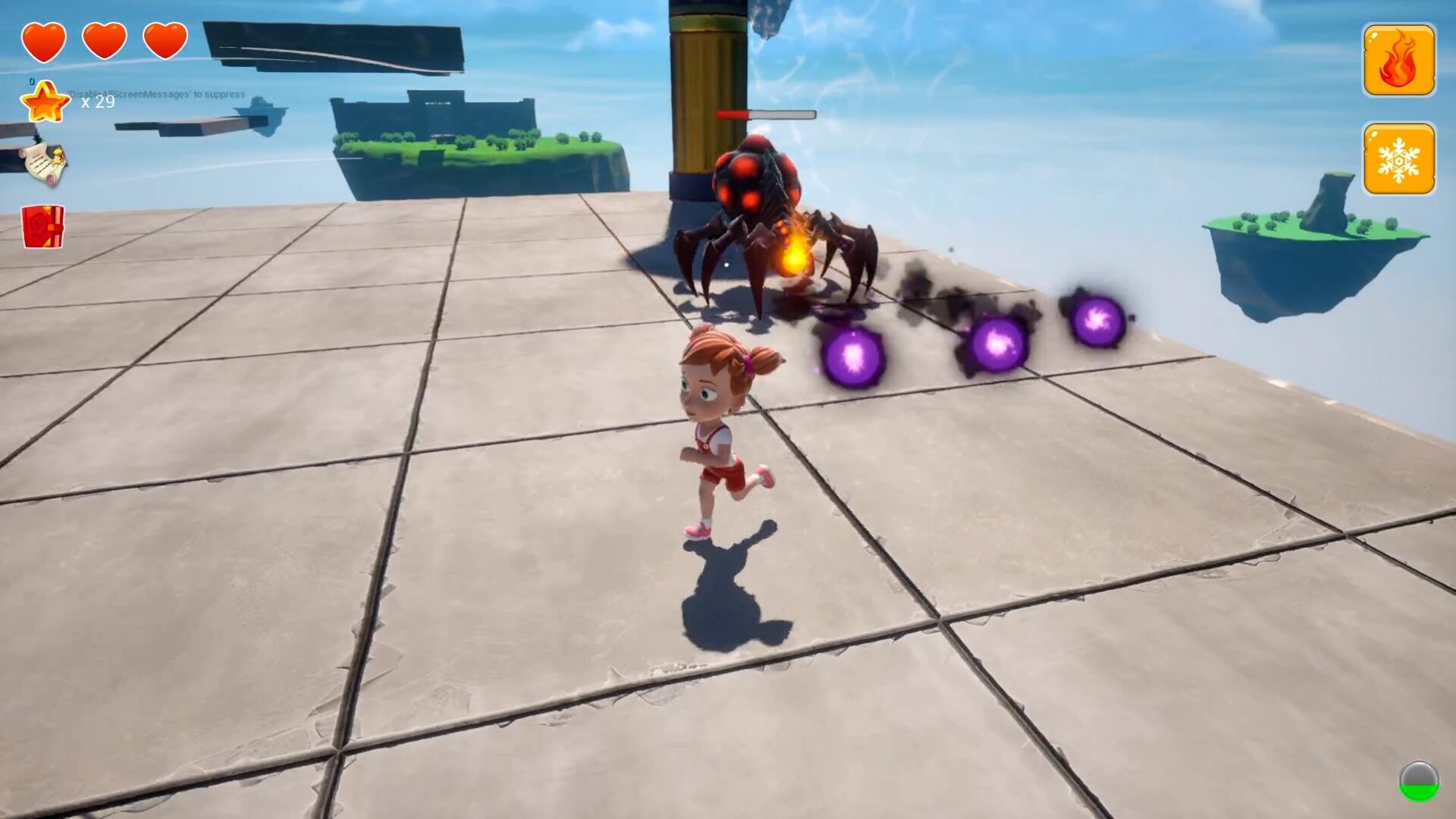Select the star count text x 29

tap(97, 102)
